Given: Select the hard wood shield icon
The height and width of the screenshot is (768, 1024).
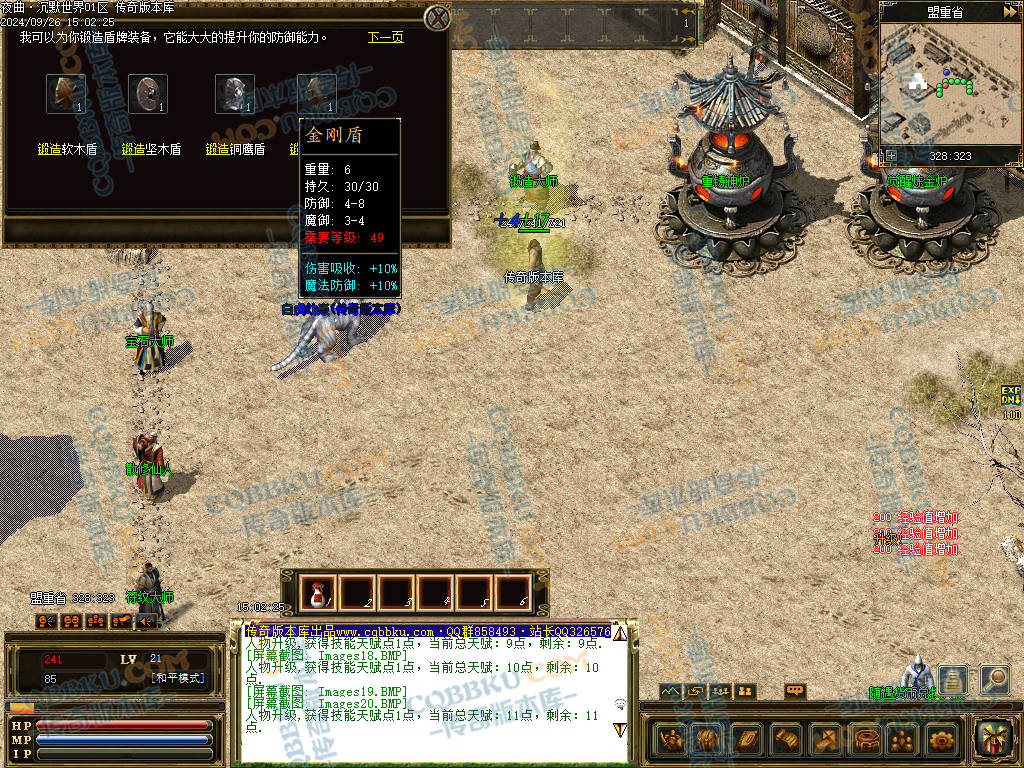Looking at the screenshot, I should [x=149, y=94].
